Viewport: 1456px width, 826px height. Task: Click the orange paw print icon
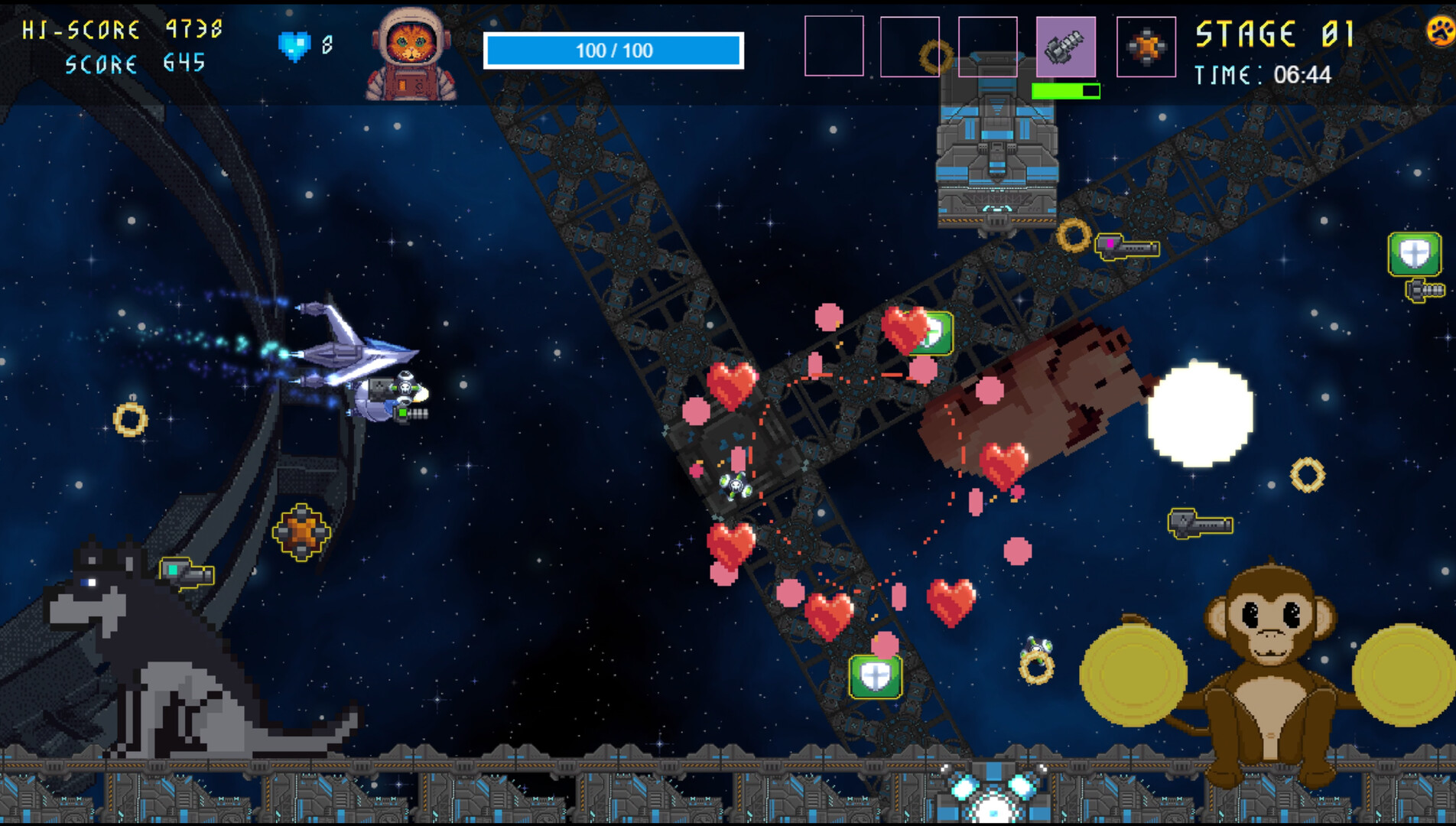click(x=1441, y=32)
